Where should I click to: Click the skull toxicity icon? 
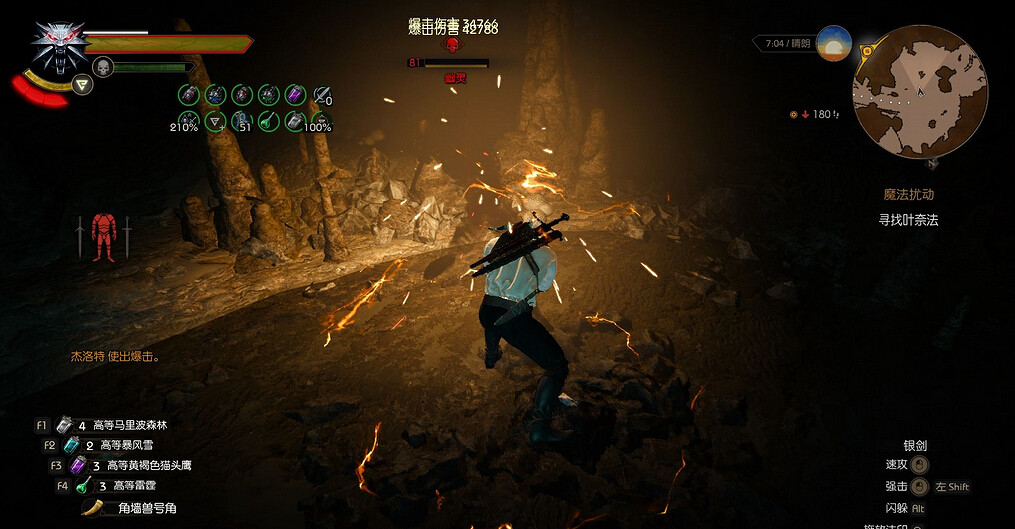click(102, 67)
